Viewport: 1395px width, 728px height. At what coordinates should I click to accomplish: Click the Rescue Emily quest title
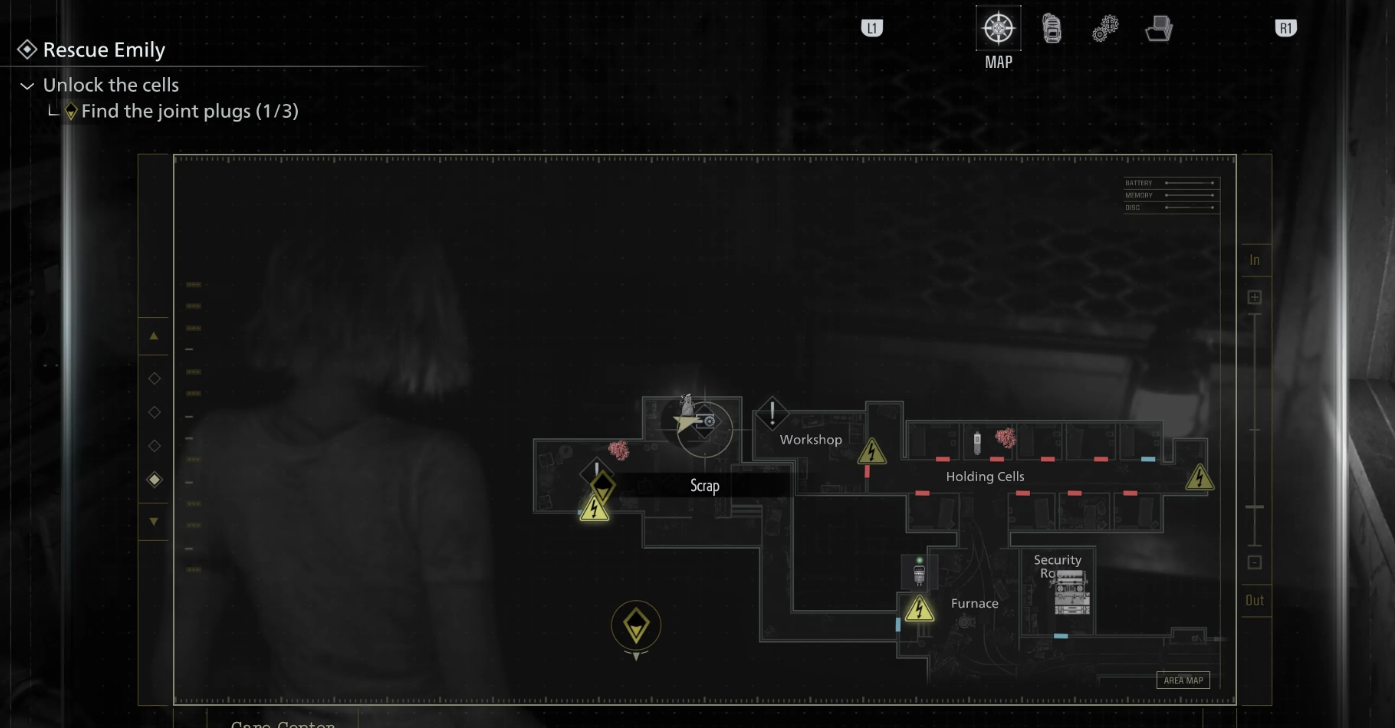click(x=104, y=50)
